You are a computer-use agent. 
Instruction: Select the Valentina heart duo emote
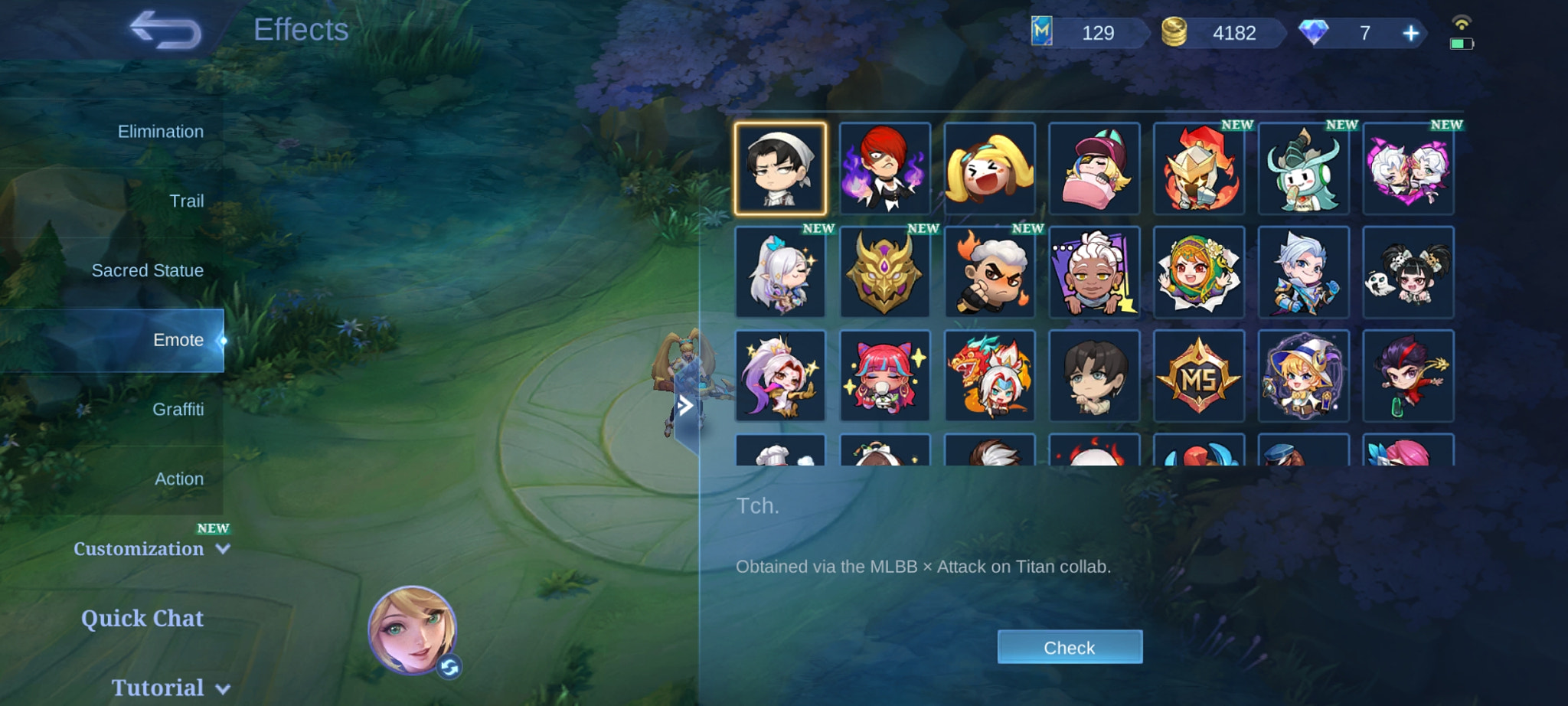[x=1410, y=168]
